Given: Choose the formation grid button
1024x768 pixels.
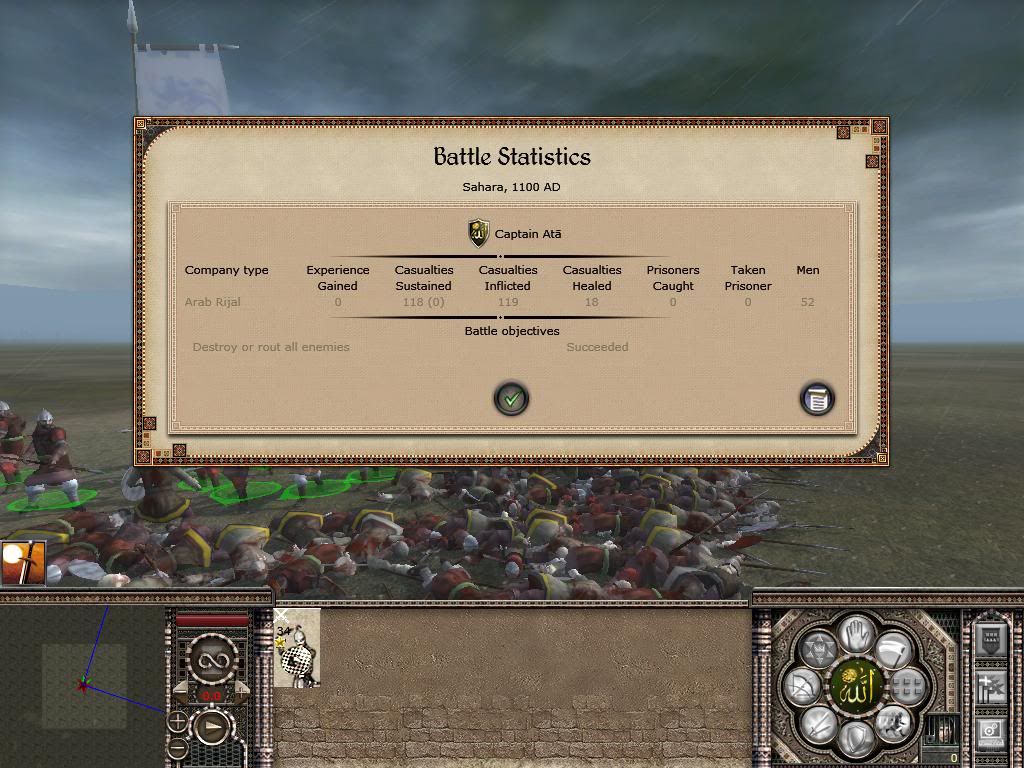Looking at the screenshot, I should click(x=906, y=686).
